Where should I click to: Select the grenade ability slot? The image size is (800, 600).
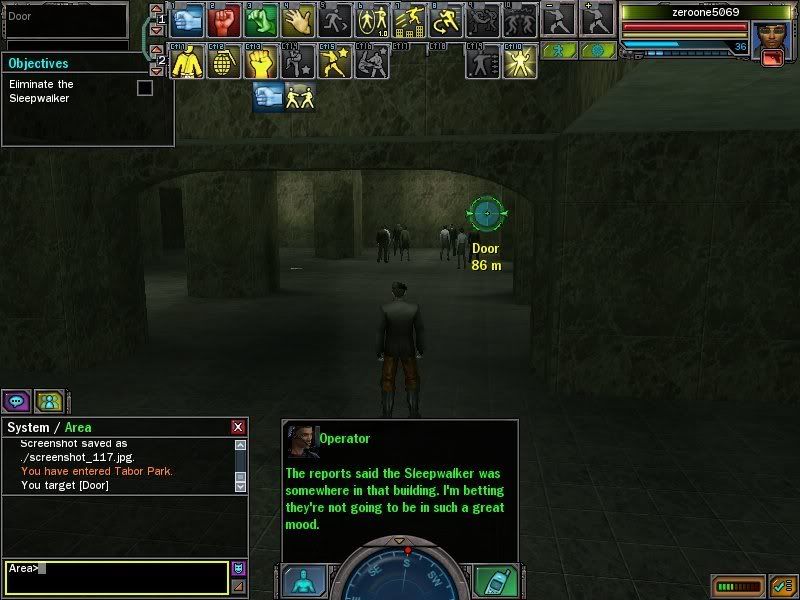click(225, 63)
